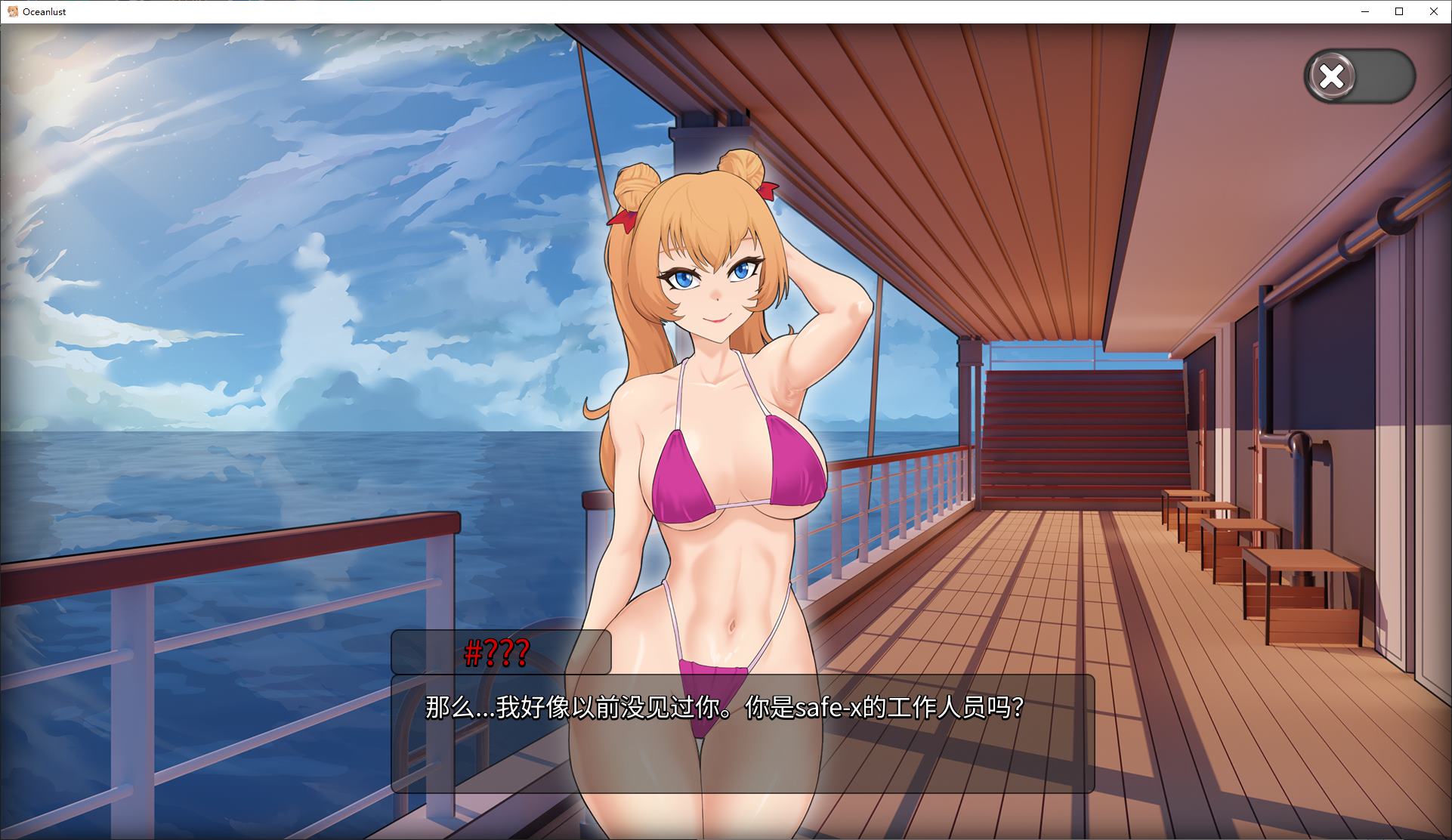Minimize the Oceanlust window
The image size is (1452, 840).
click(x=1366, y=11)
